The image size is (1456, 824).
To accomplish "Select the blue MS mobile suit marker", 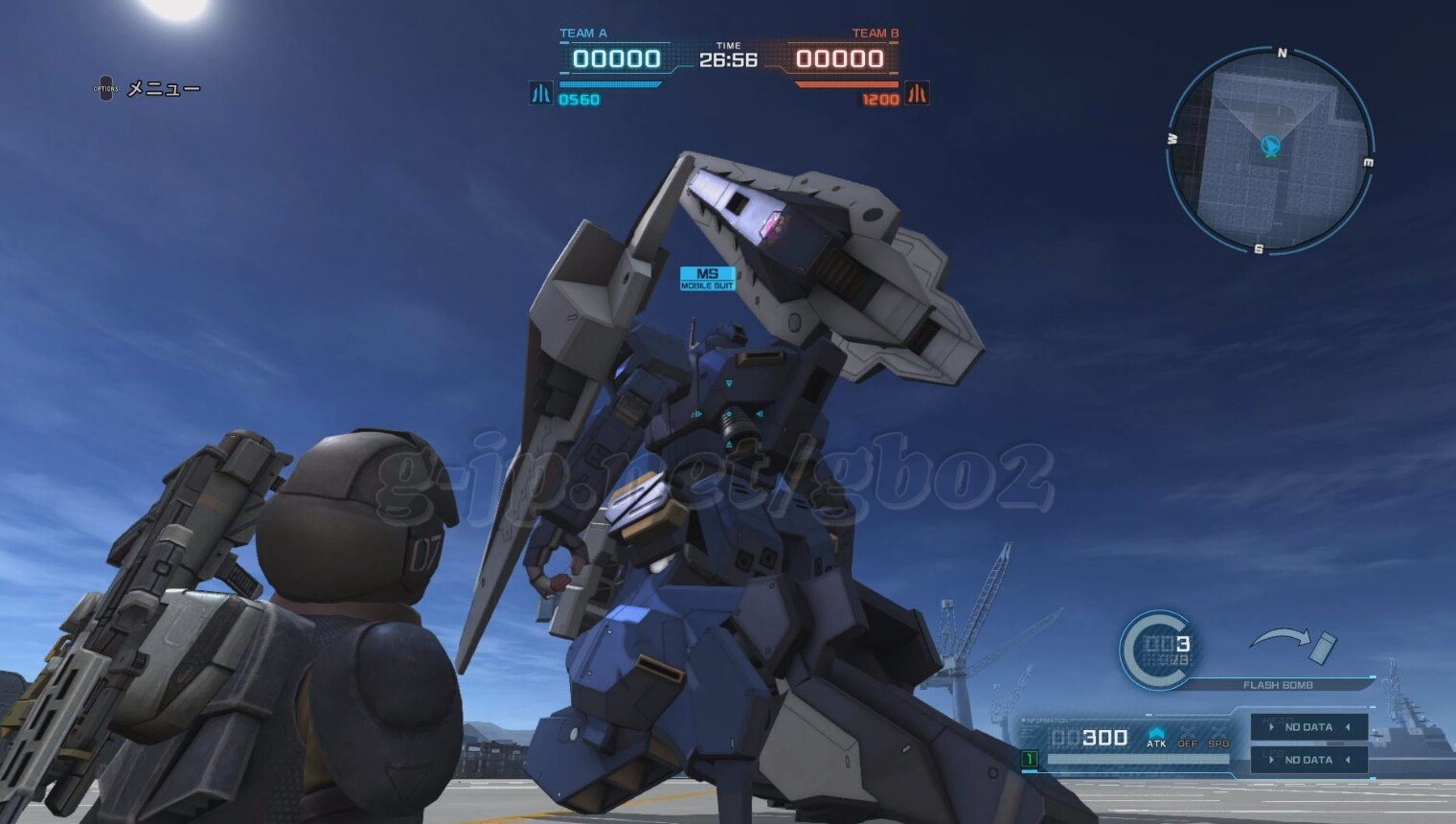I will point(707,278).
